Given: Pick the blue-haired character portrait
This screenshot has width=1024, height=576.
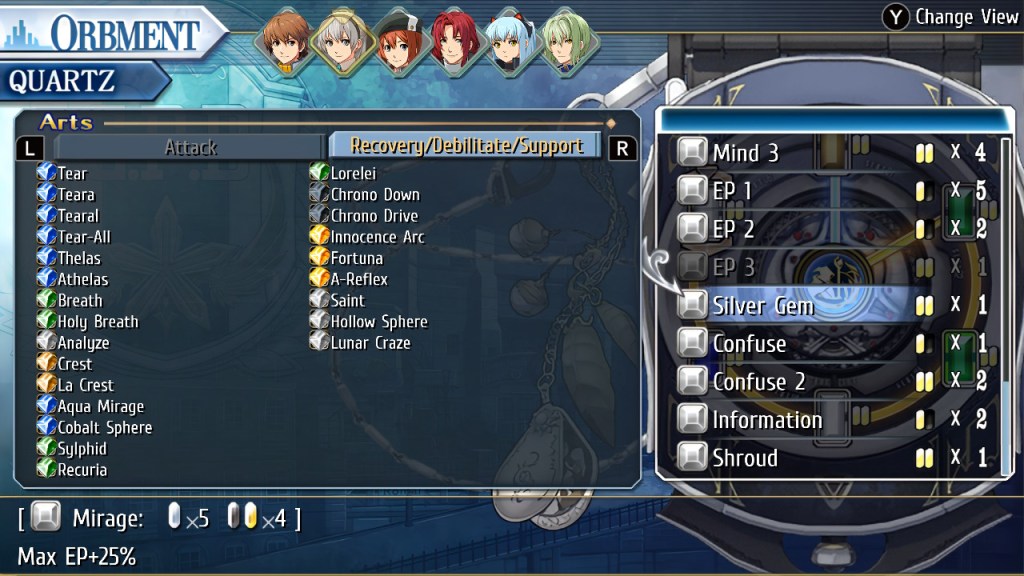Looking at the screenshot, I should point(514,43).
